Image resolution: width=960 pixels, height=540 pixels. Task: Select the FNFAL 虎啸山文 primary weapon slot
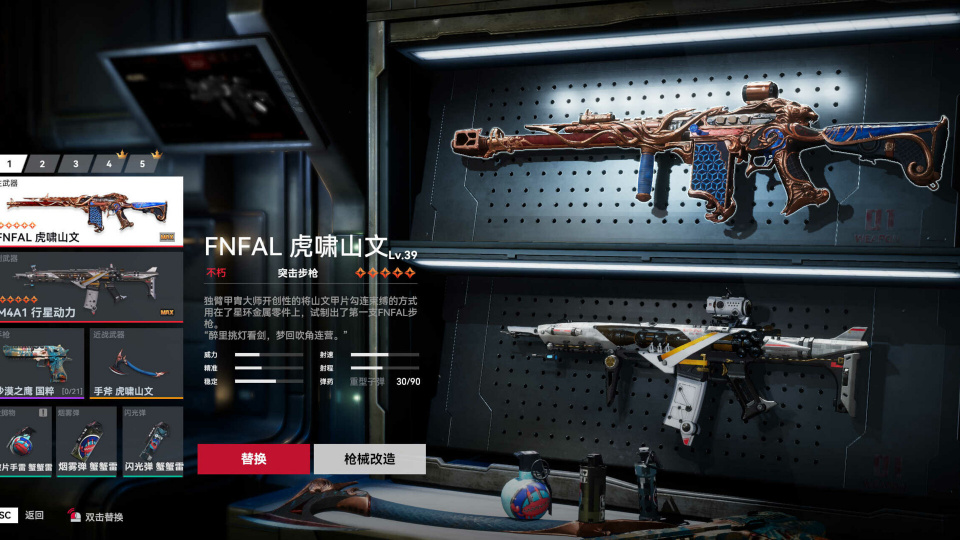[x=90, y=212]
